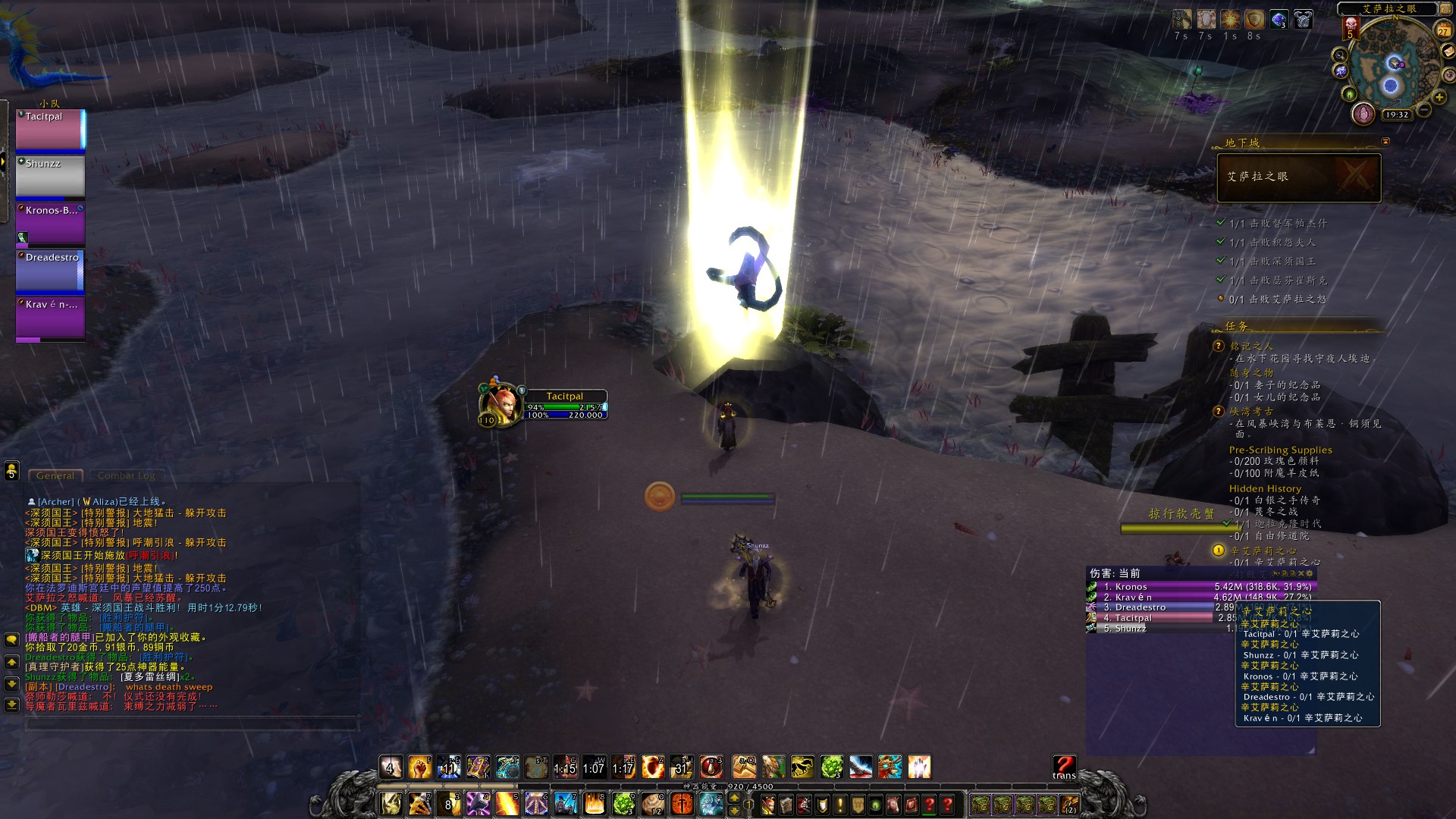This screenshot has height=819, width=1456.
Task: Select Tacitpal in the party frames
Action: point(50,129)
